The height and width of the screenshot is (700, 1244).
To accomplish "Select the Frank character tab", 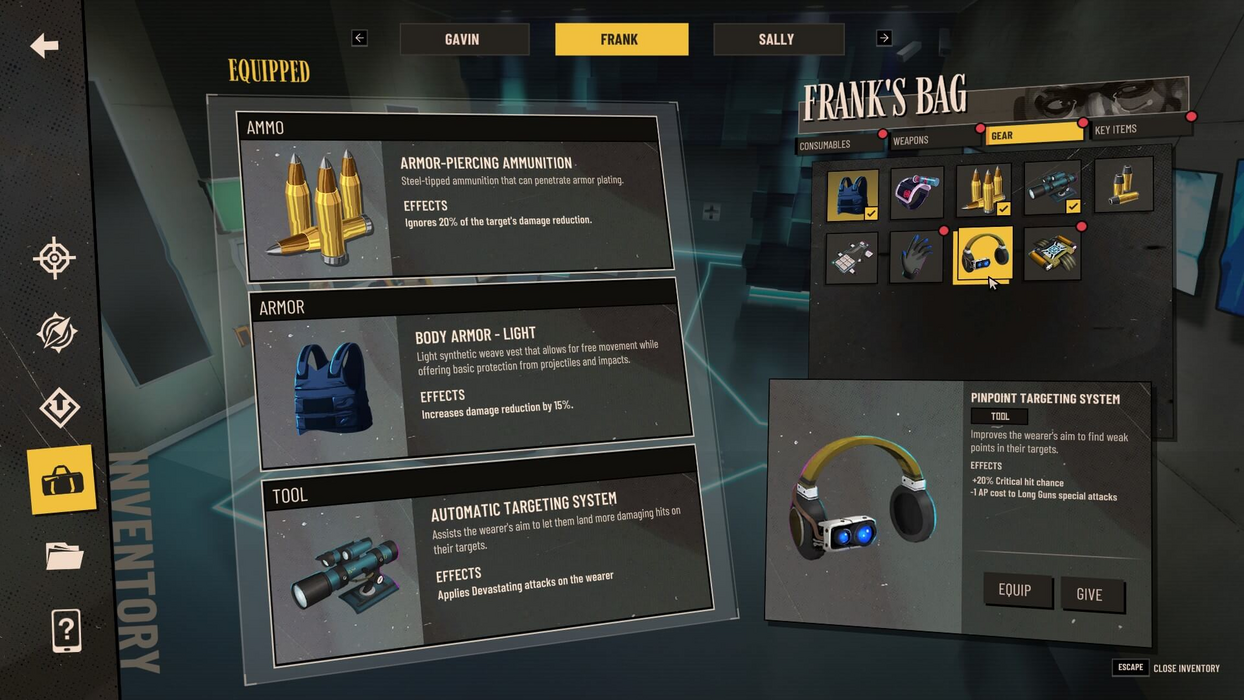I will click(621, 39).
